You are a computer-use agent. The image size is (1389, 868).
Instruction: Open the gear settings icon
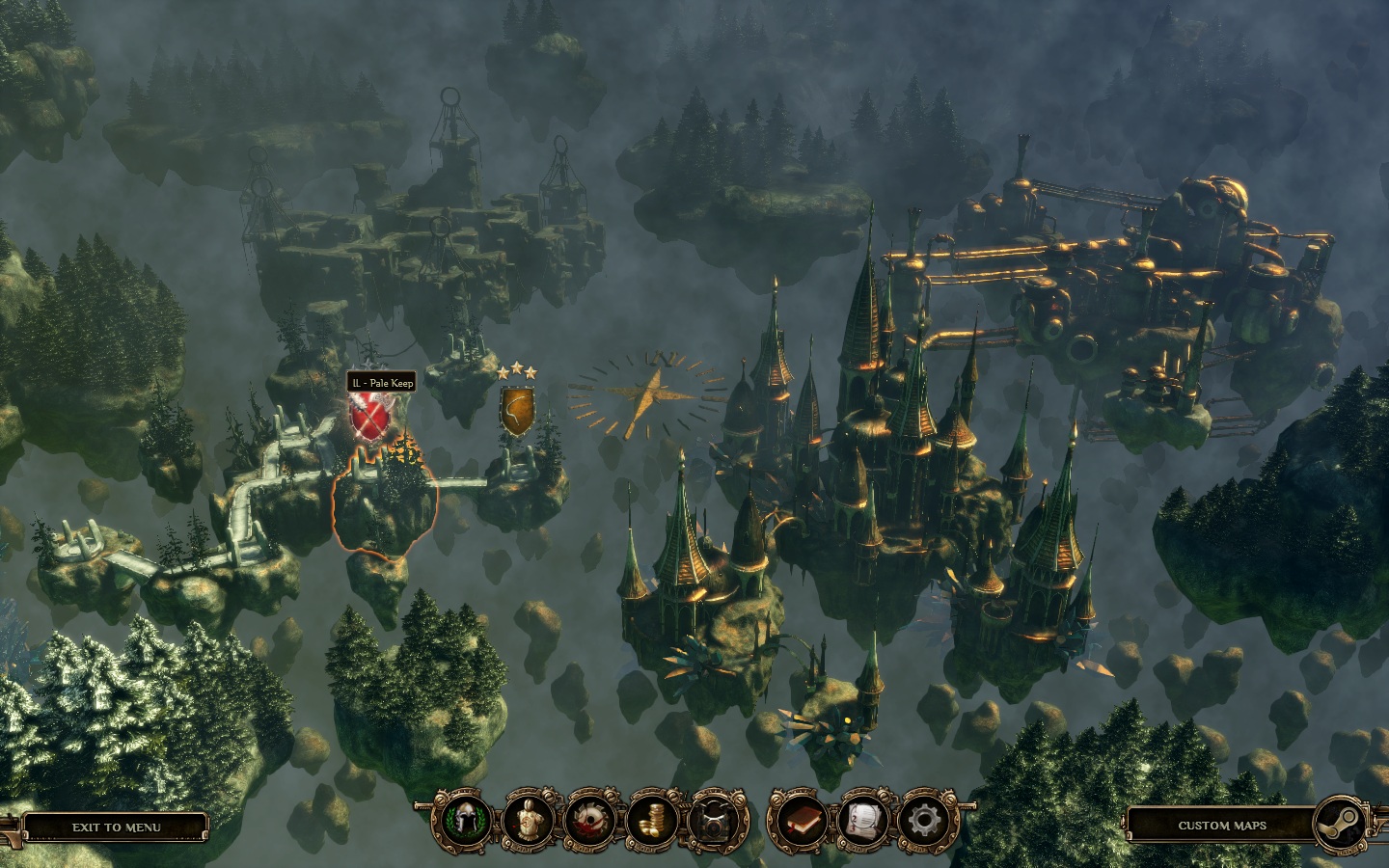(x=923, y=822)
